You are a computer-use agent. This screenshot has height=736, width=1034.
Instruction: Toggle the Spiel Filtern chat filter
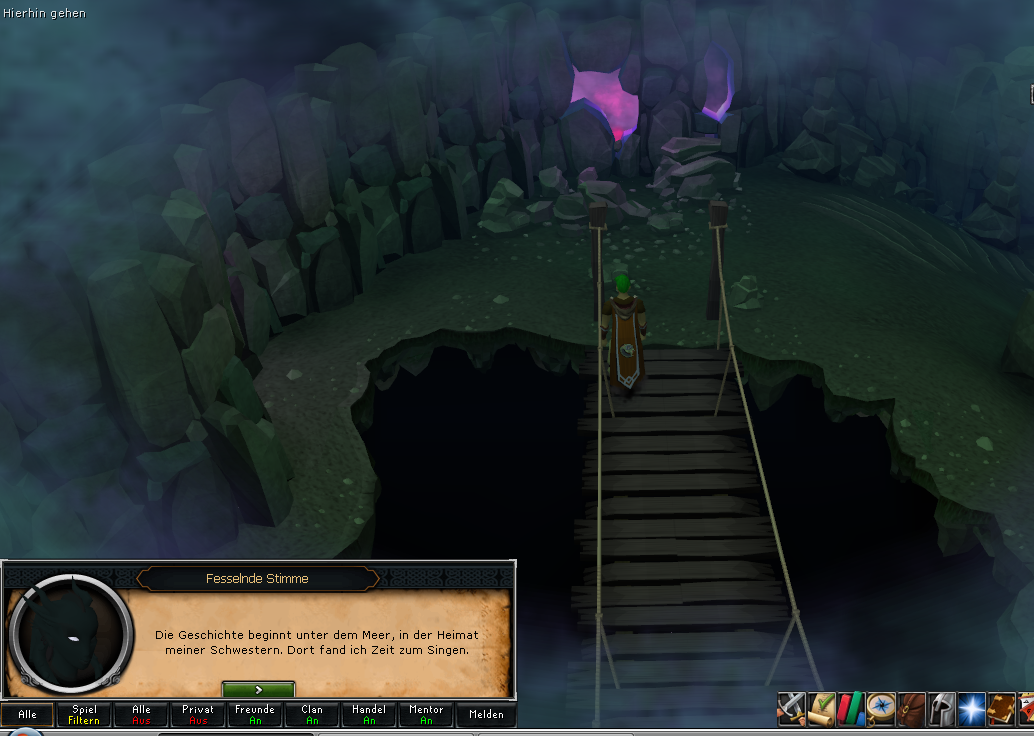pyautogui.click(x=84, y=715)
